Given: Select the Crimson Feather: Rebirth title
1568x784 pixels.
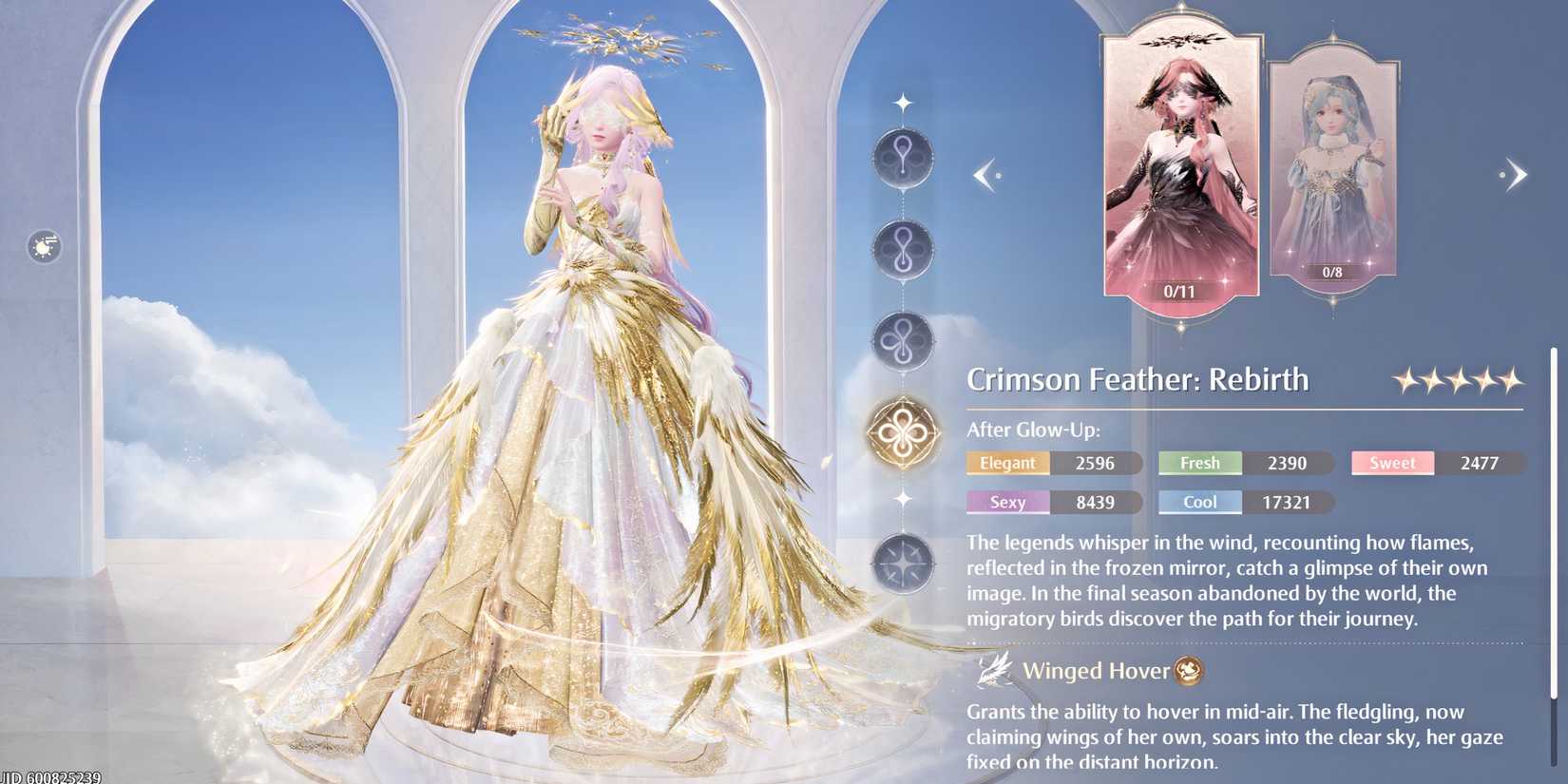Looking at the screenshot, I should tap(1138, 379).
